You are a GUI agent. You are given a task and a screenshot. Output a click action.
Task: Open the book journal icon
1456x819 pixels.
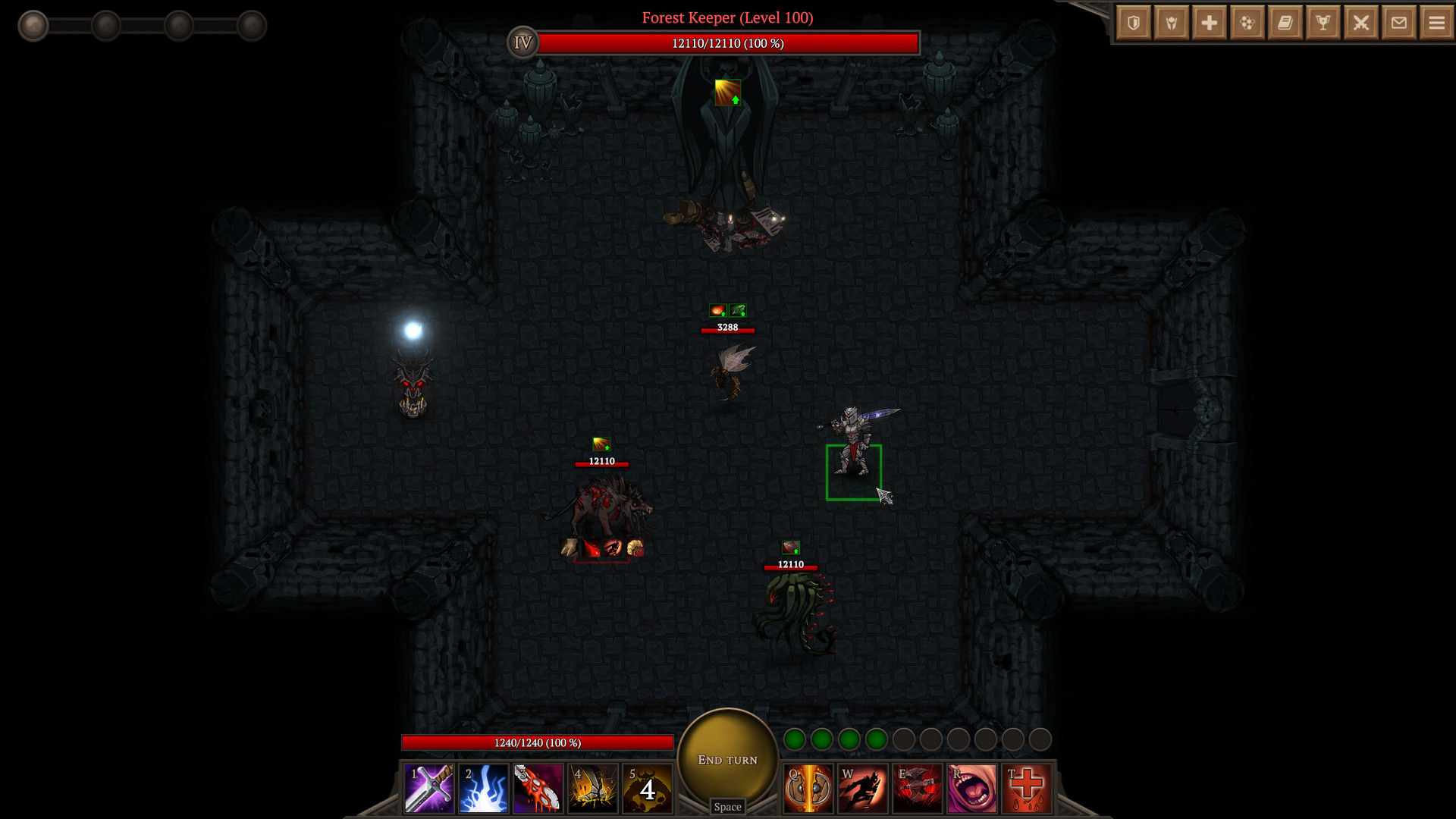click(1285, 23)
